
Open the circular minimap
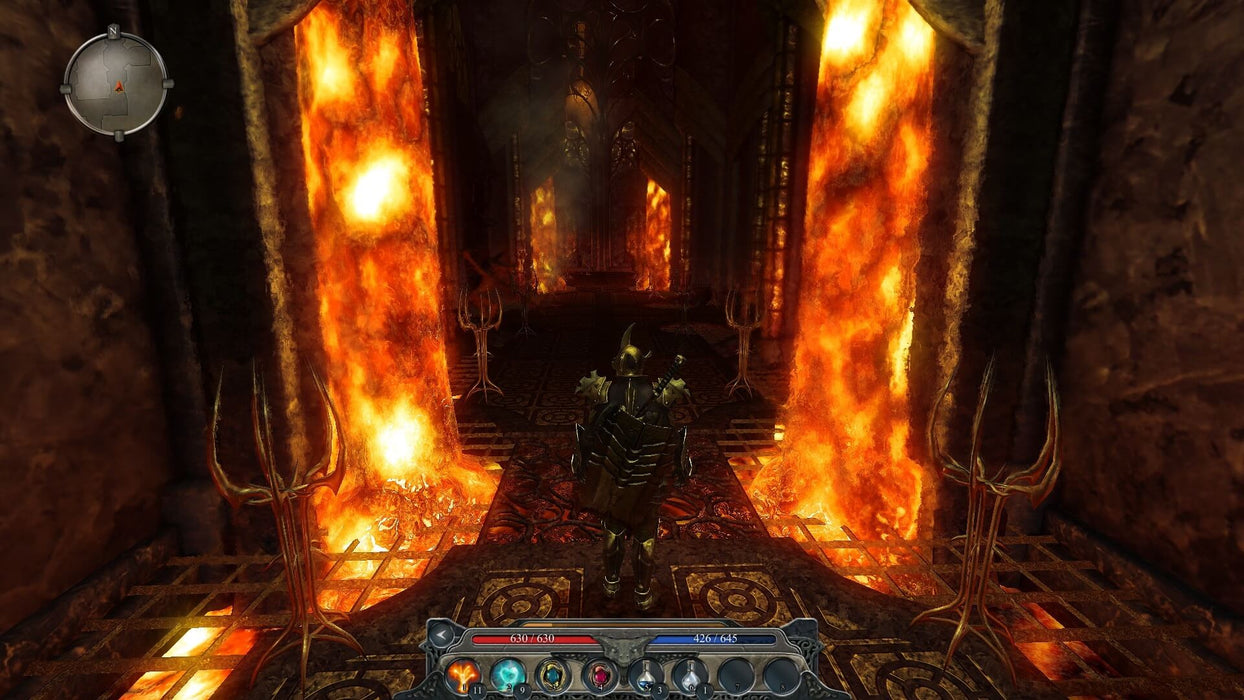point(116,83)
